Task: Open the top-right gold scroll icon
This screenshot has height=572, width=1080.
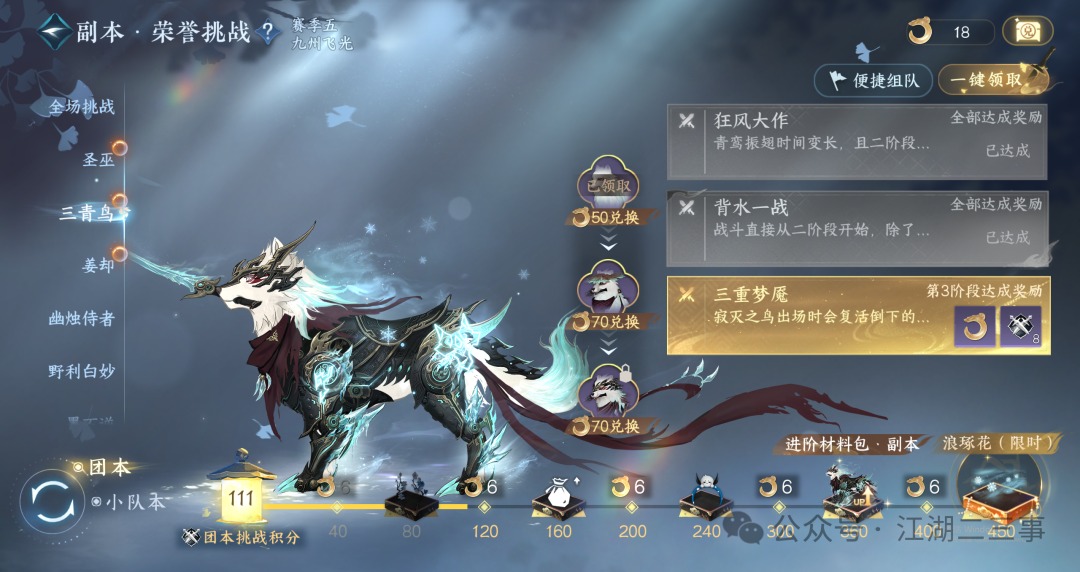Action: [x=1026, y=31]
